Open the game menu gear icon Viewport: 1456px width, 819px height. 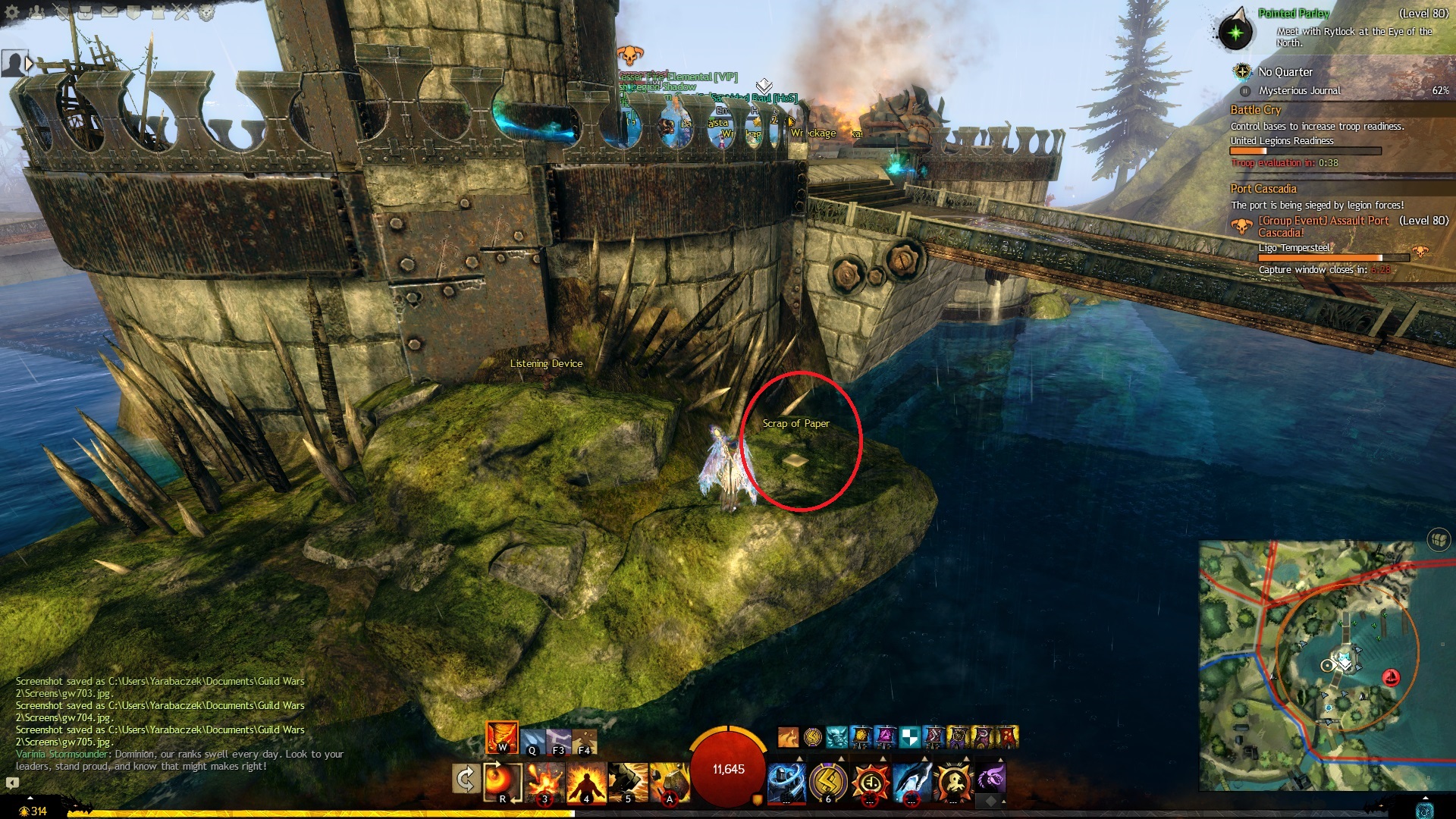(x=12, y=12)
